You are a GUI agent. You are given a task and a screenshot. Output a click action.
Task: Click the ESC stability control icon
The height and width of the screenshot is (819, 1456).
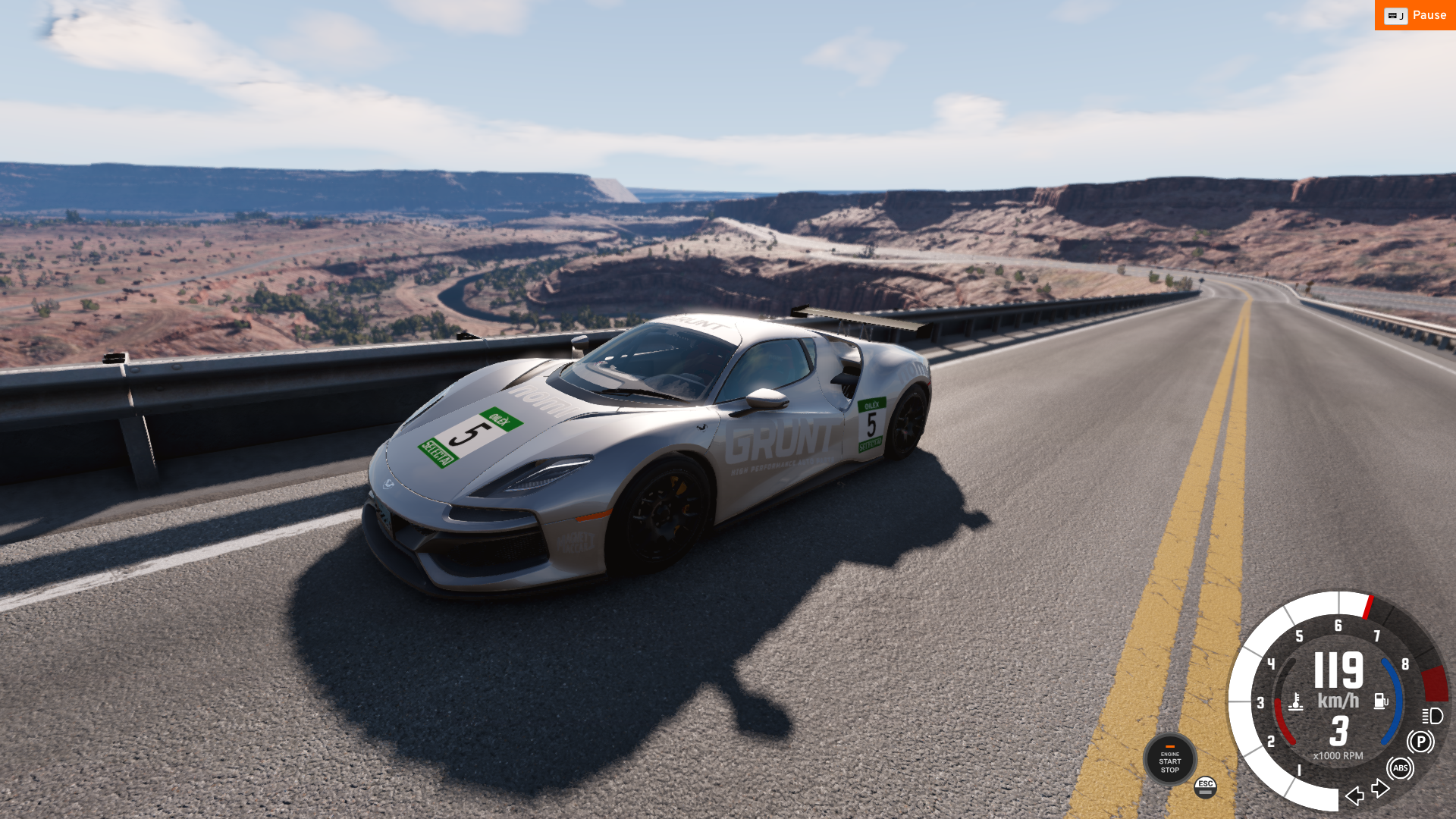point(1205,787)
